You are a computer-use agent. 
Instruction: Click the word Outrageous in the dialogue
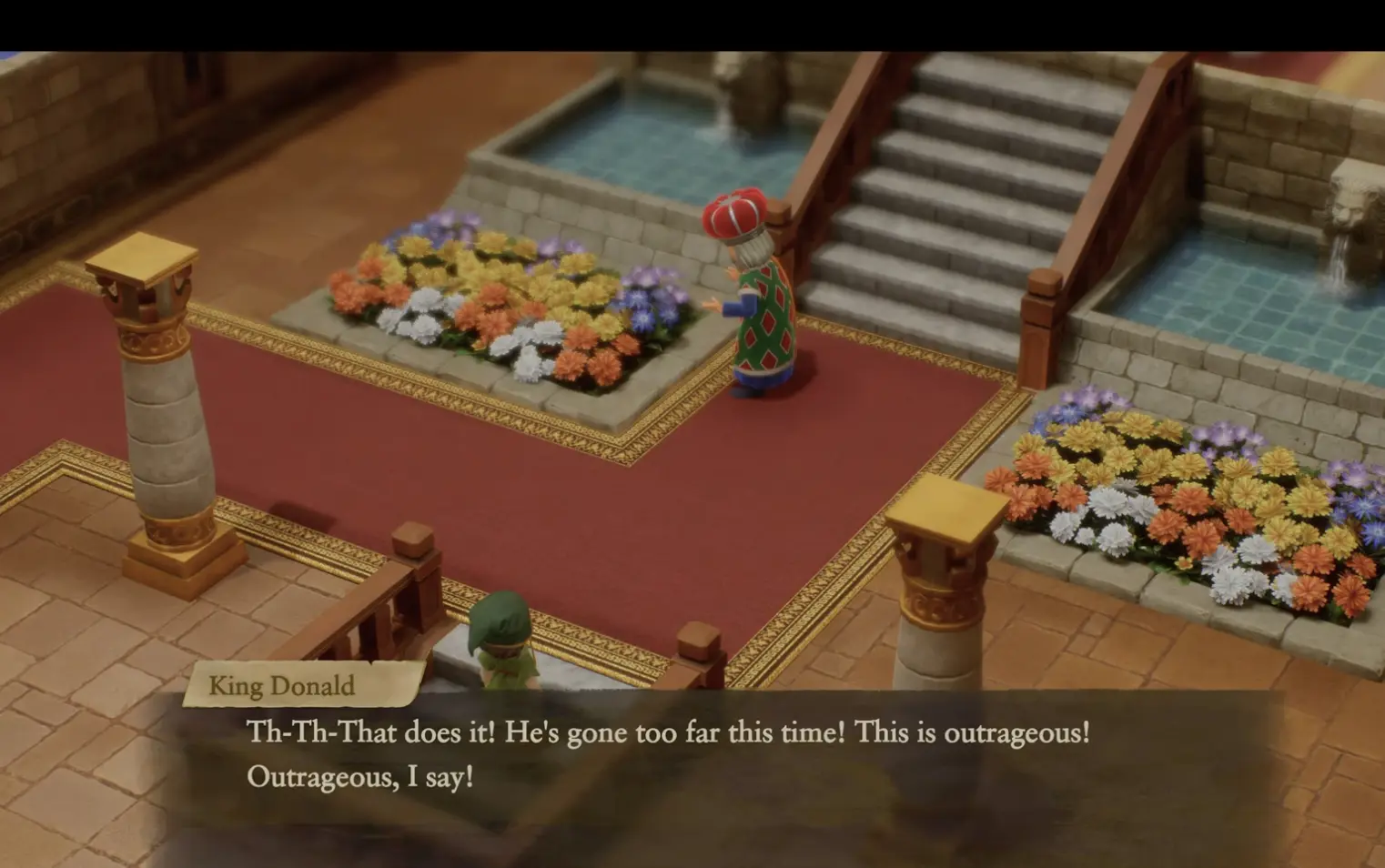point(318,778)
